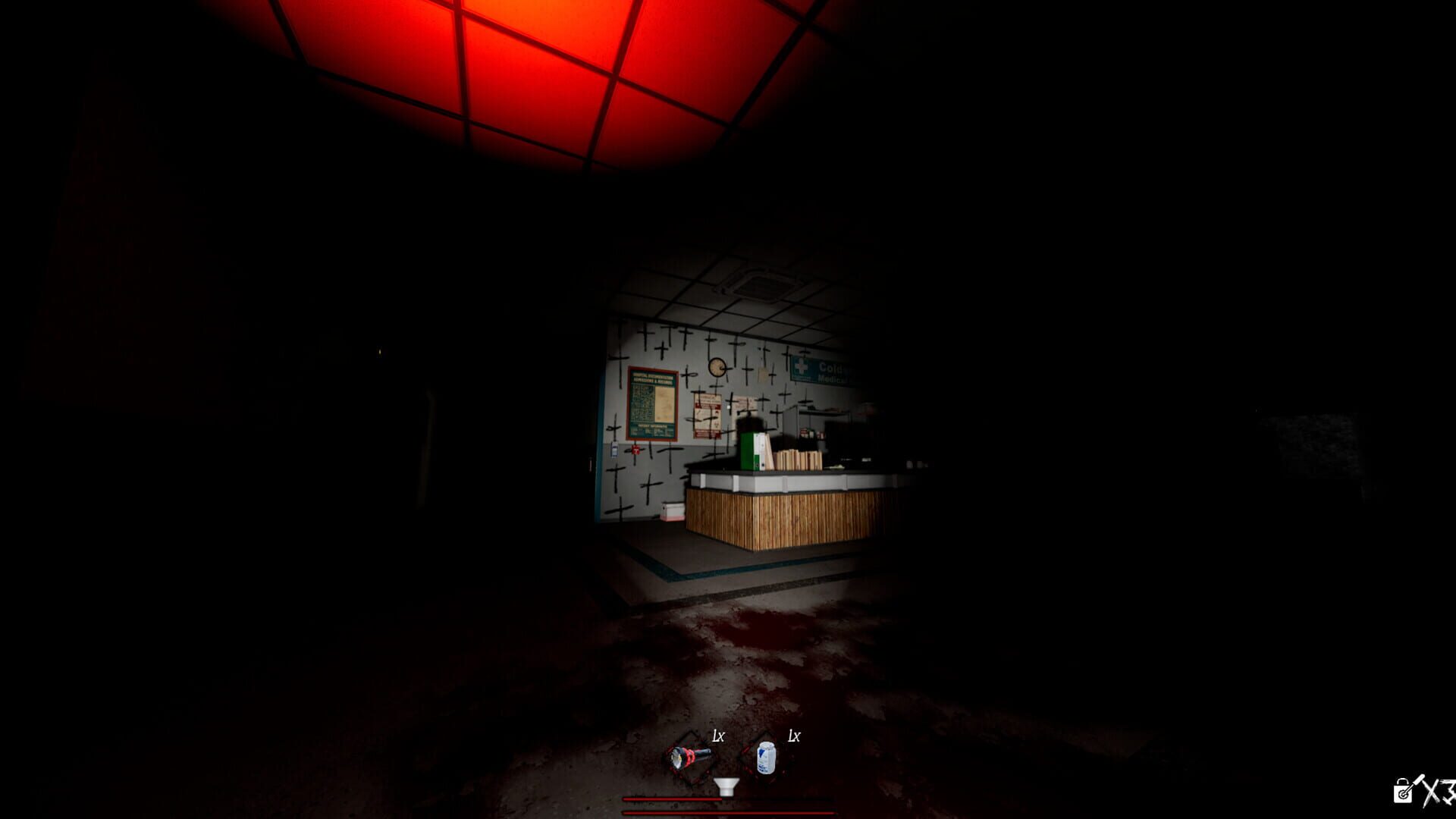
Task: Click the red health bar
Action: pyautogui.click(x=673, y=799)
